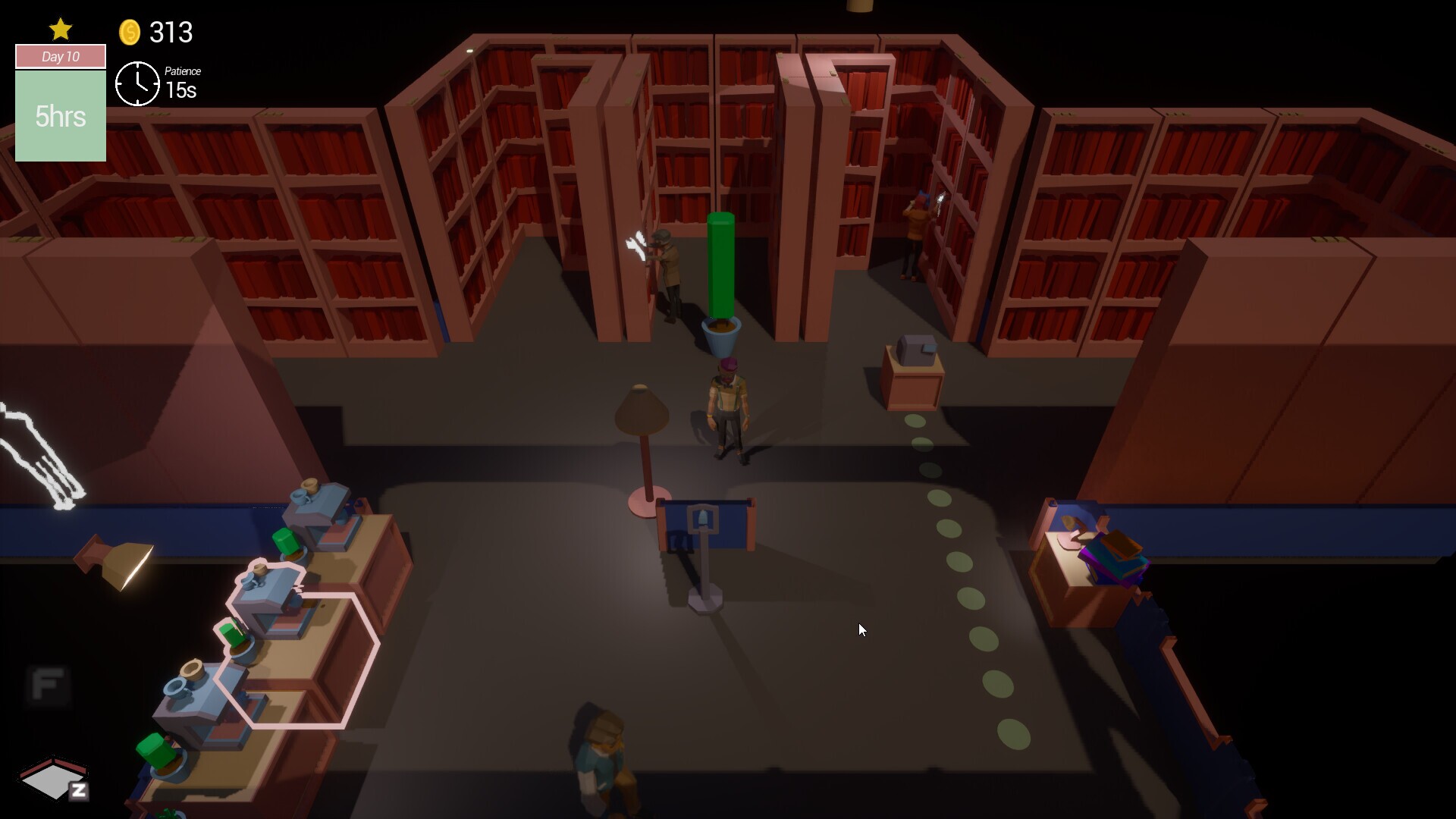1456x819 pixels.
Task: Click the Patience clock icon
Action: pos(138,83)
